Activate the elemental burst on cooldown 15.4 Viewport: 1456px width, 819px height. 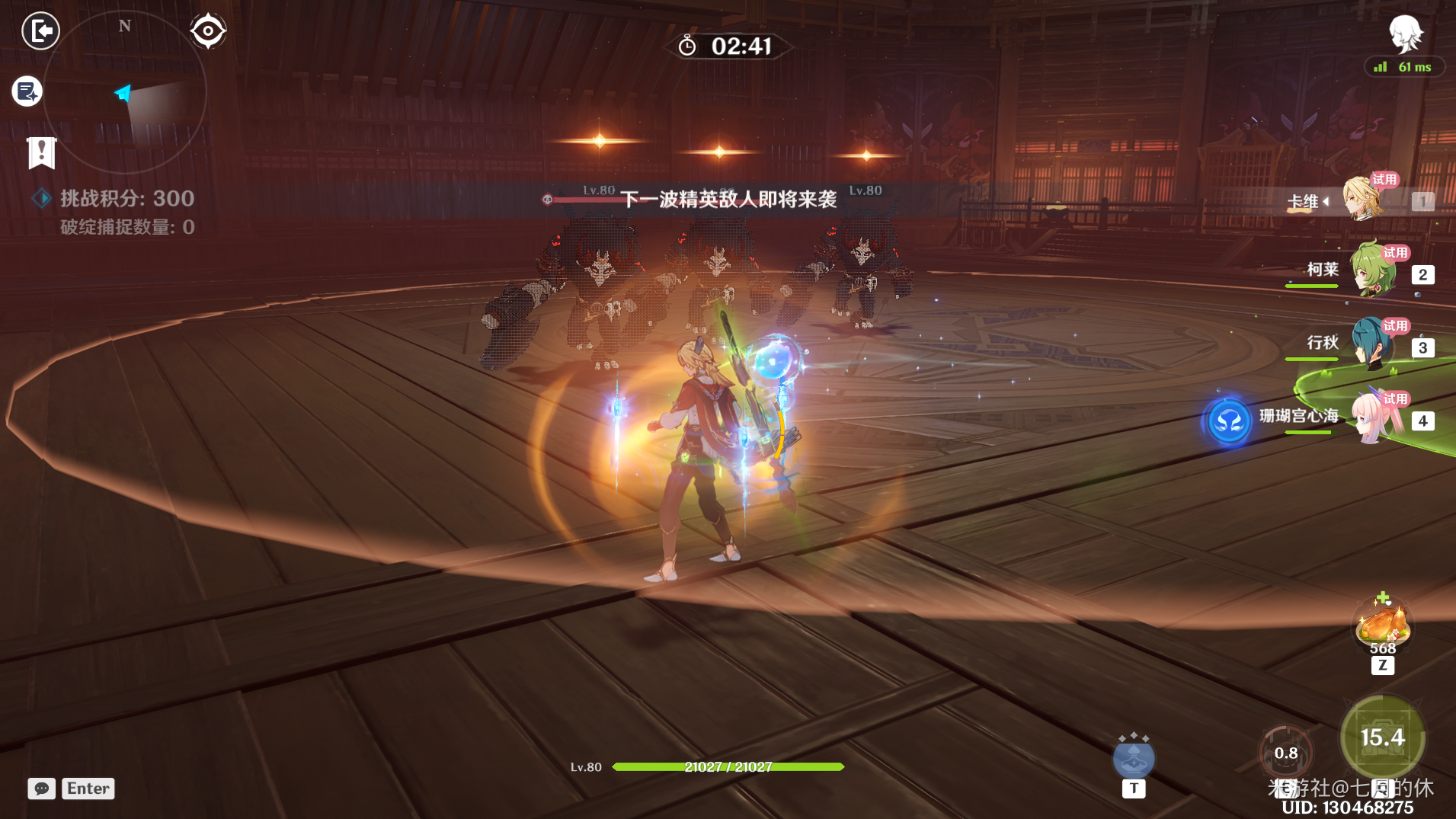click(x=1382, y=737)
